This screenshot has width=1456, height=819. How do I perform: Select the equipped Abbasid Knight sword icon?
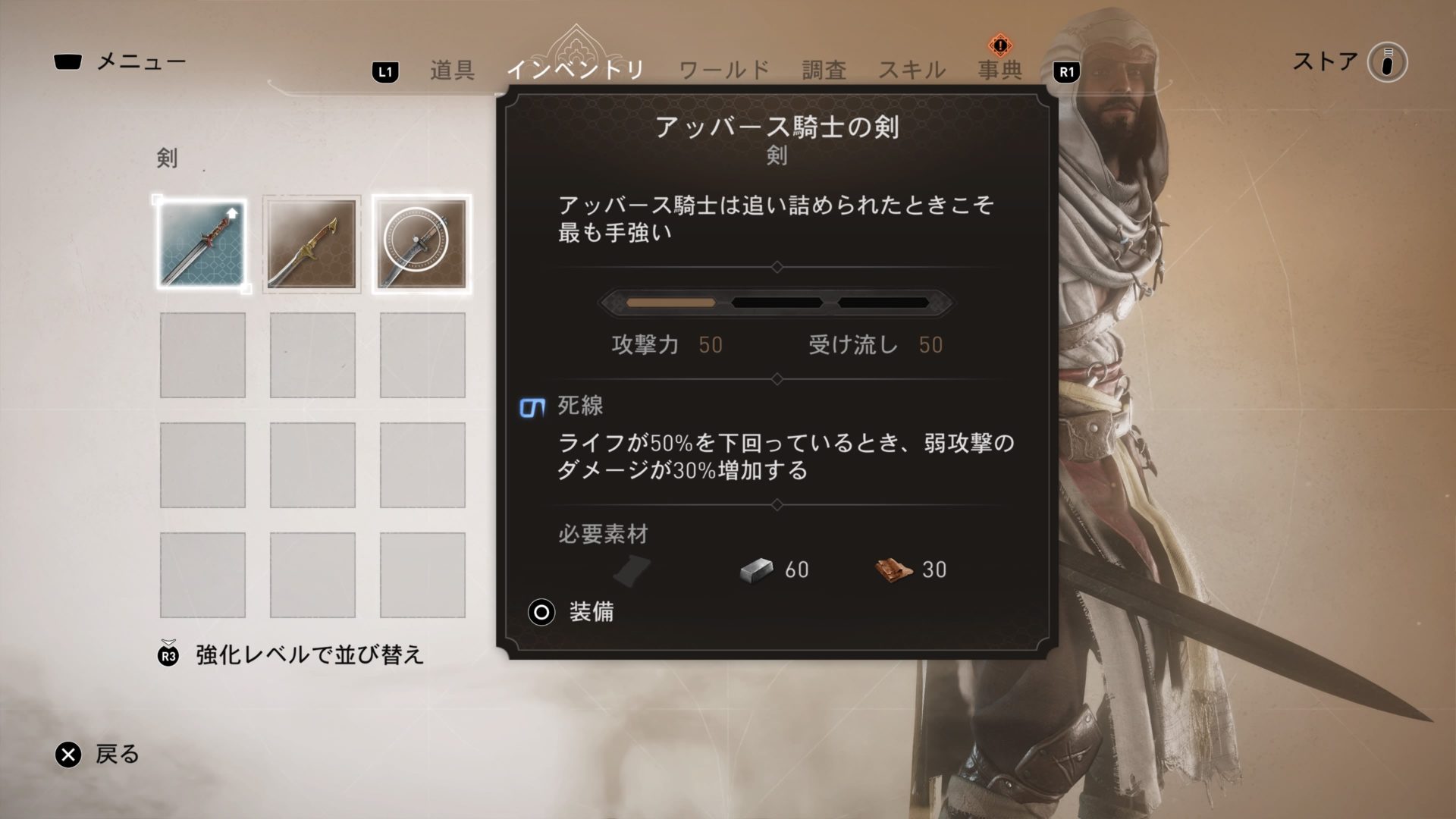coord(202,244)
